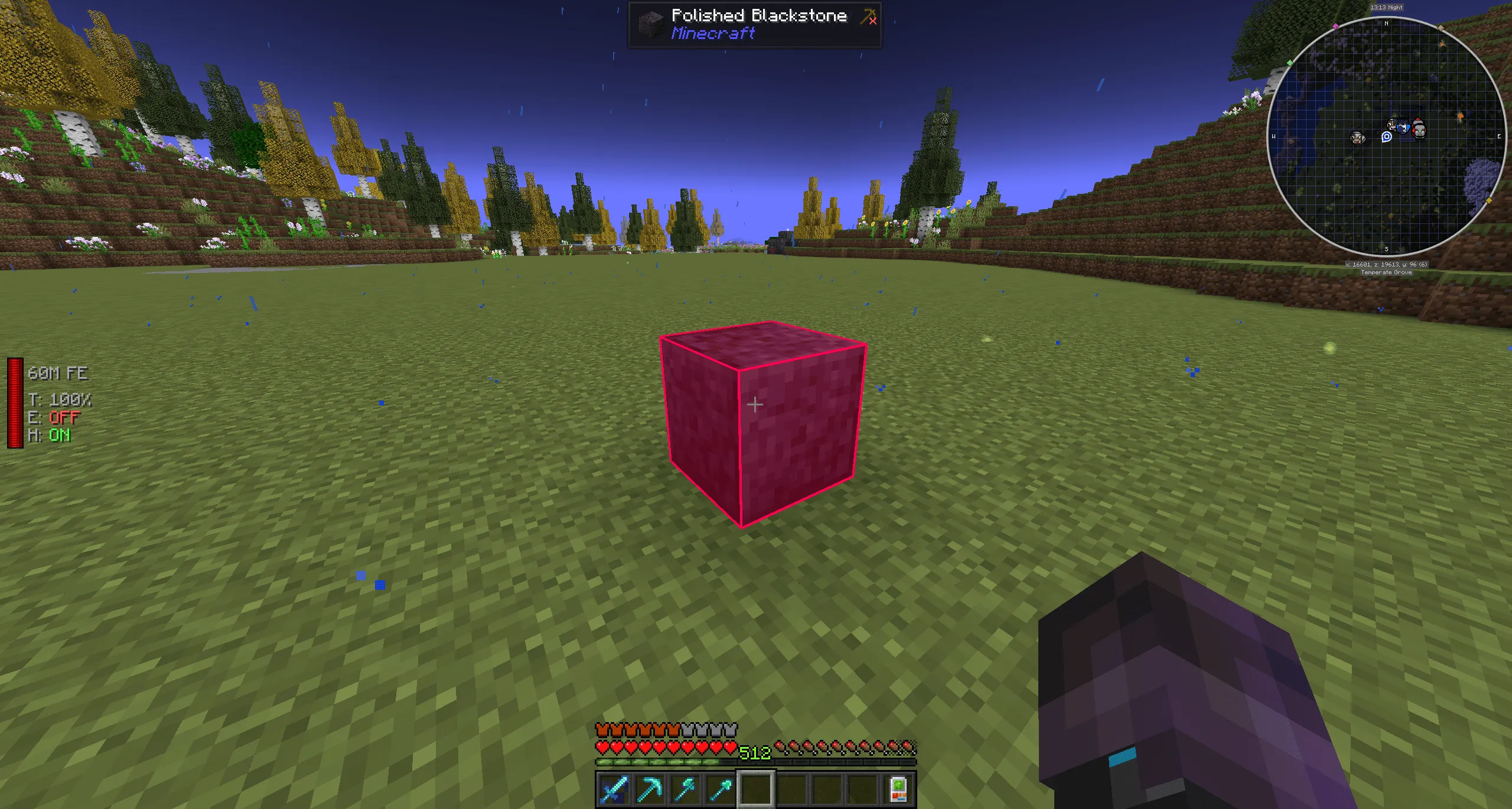Screen dimensions: 1512x809
Task: Click the pink waypoint diamond on the minimap edge
Action: point(1335,26)
